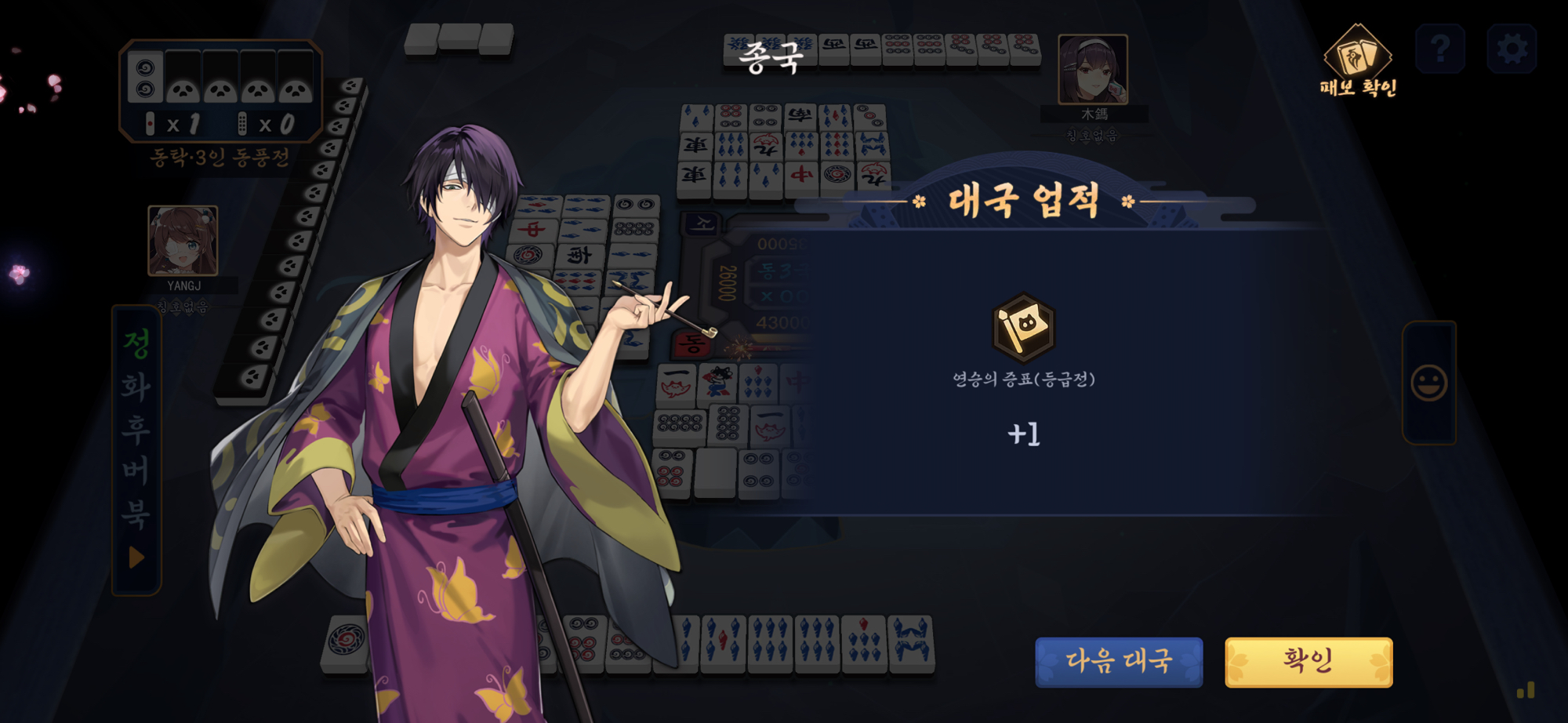
Task: Open the smiley emote panel
Action: [x=1429, y=383]
